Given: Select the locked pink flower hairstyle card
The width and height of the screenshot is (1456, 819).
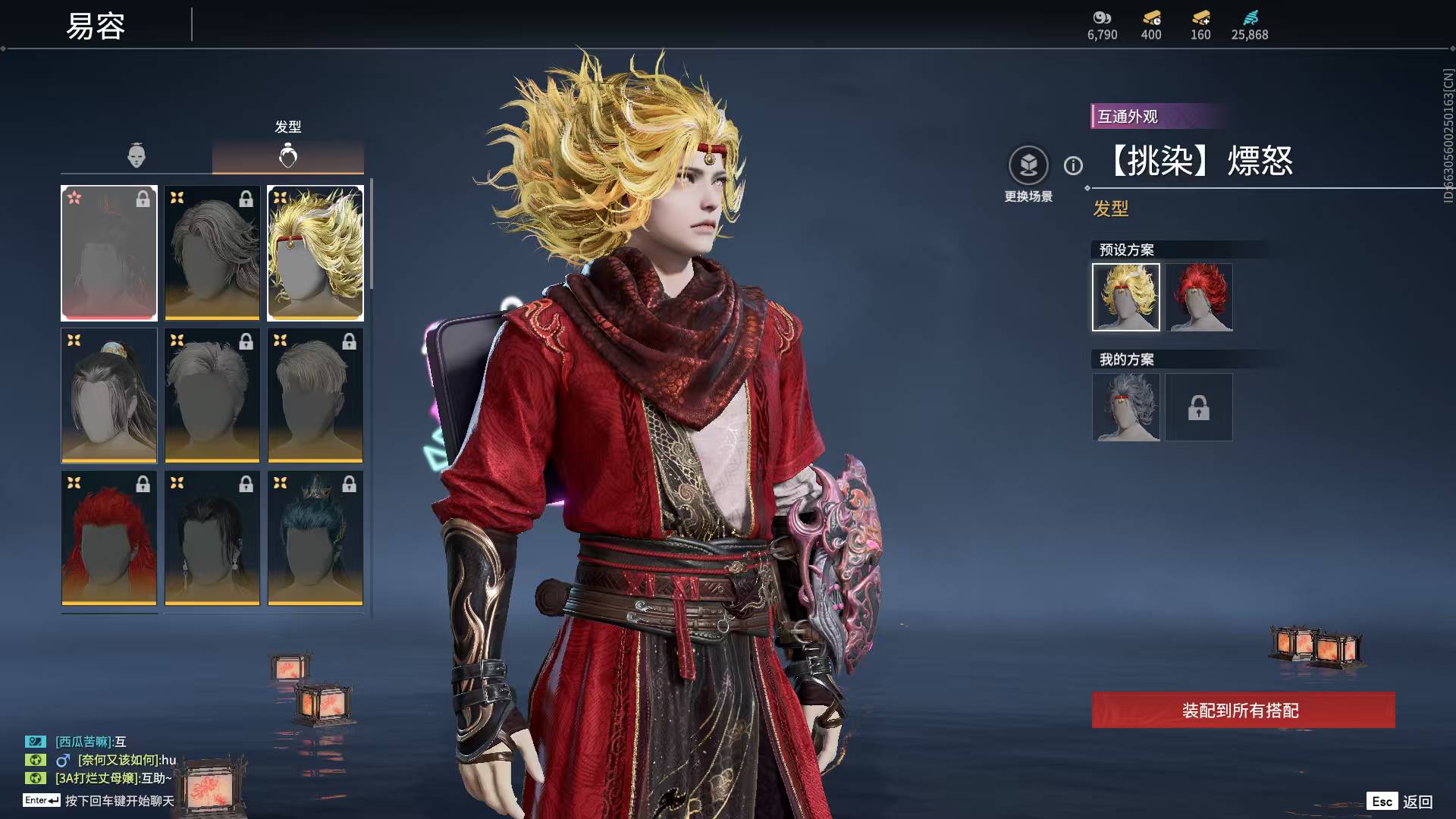Looking at the screenshot, I should coord(109,253).
